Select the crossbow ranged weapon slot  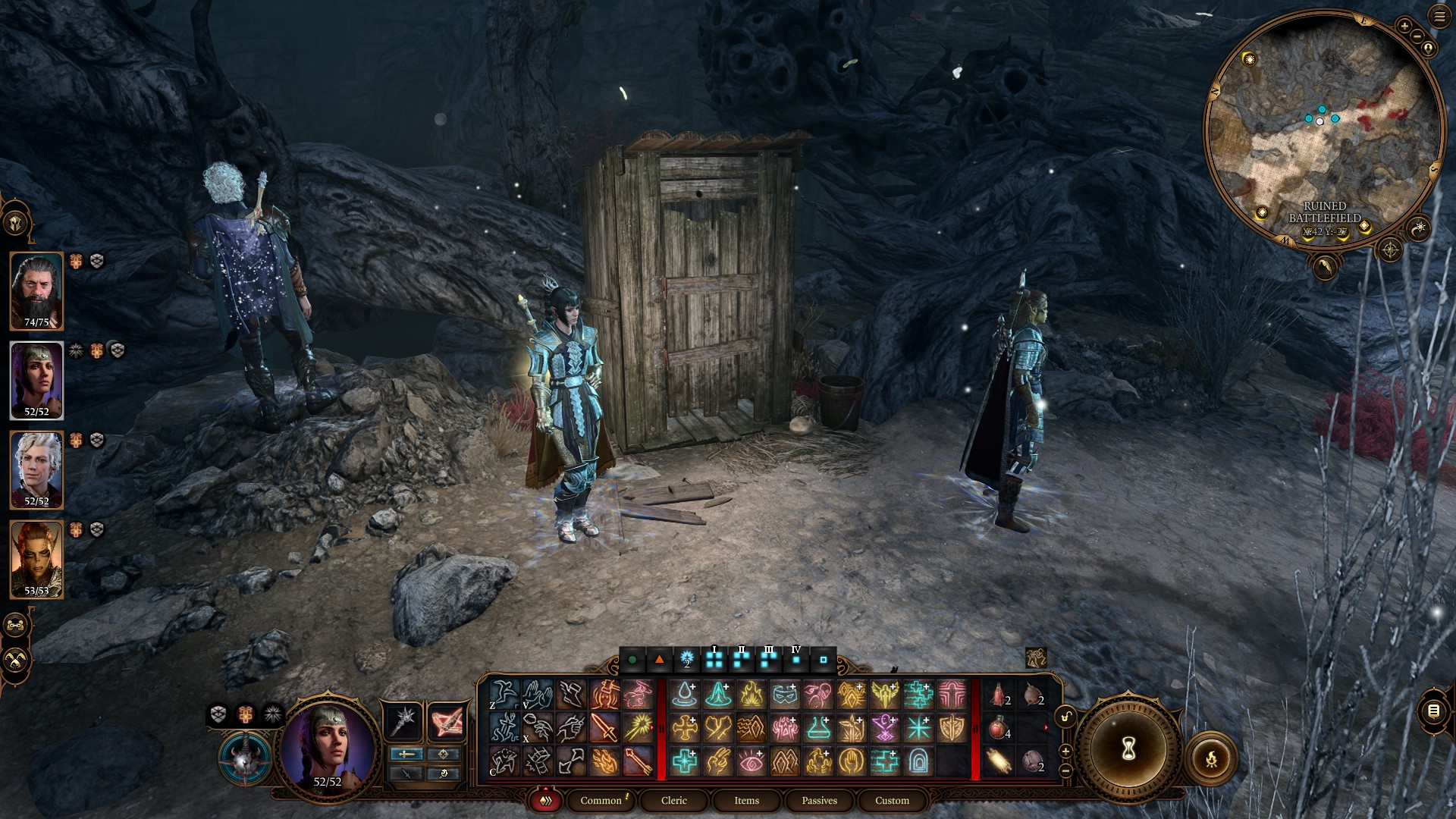coord(447,720)
